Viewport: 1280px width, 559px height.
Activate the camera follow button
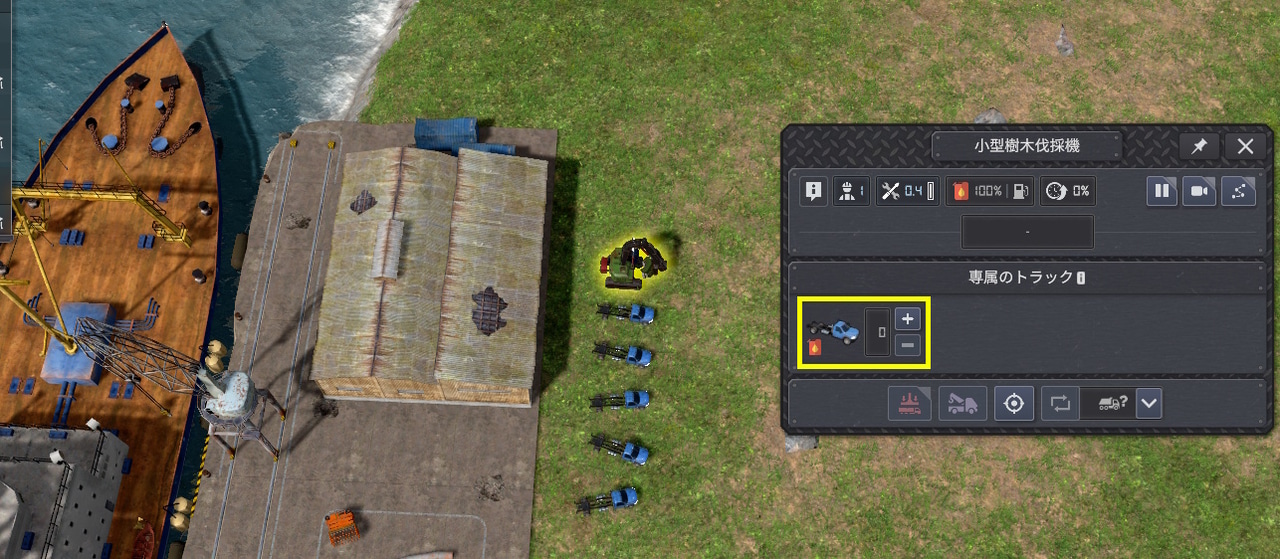(x=1199, y=191)
